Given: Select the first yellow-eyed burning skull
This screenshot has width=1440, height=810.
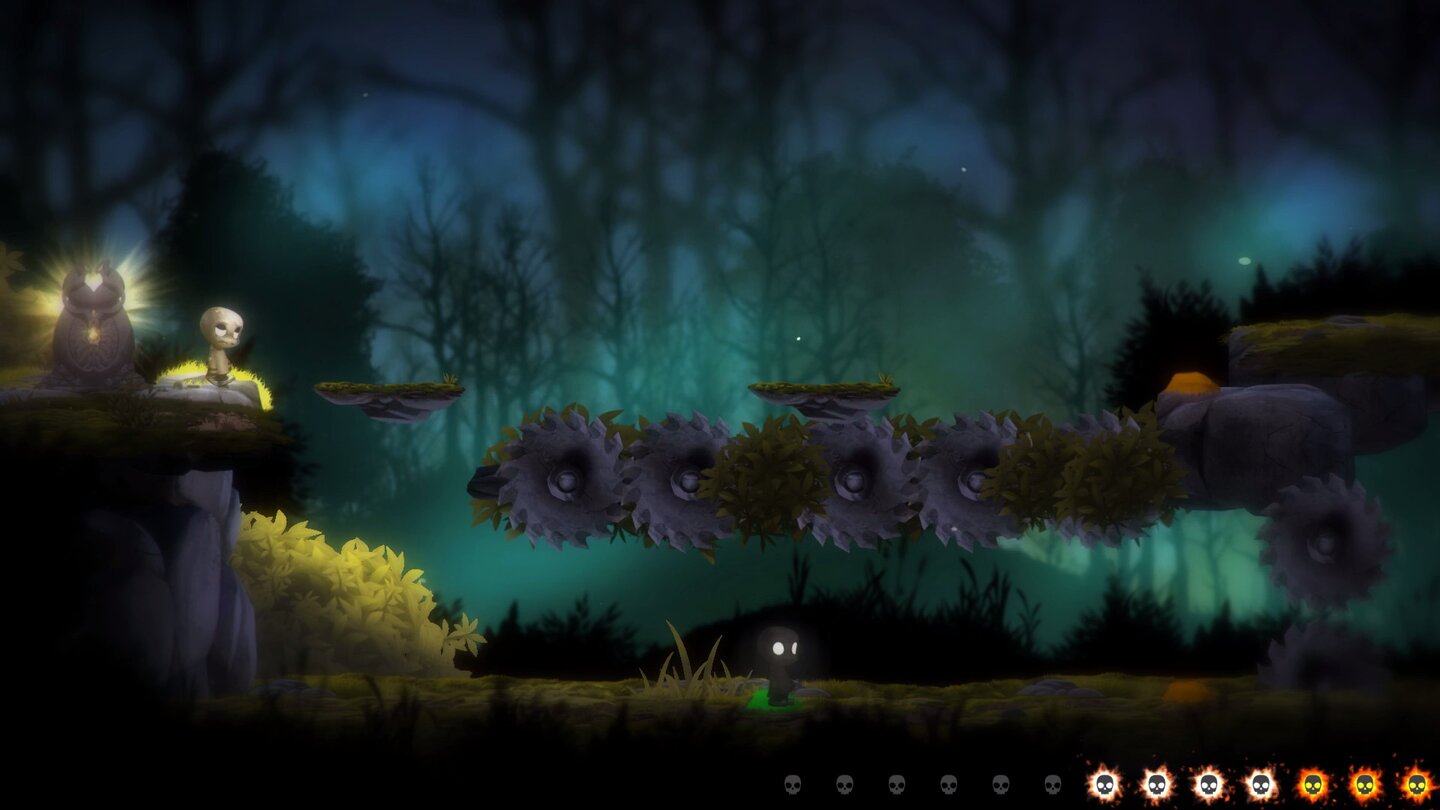Looking at the screenshot, I should coord(1315,783).
